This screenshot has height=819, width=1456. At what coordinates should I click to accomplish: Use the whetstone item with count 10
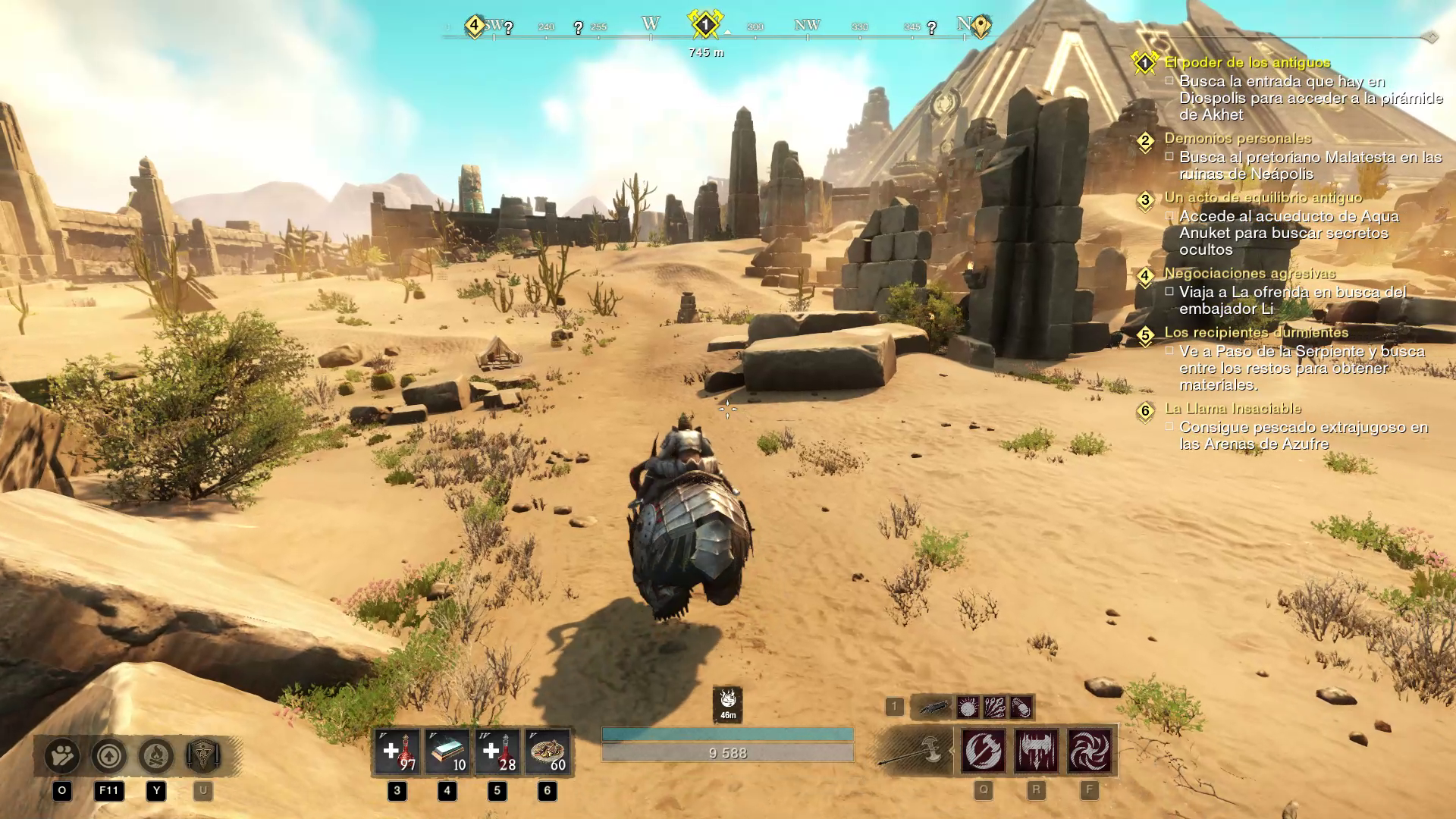point(447,752)
